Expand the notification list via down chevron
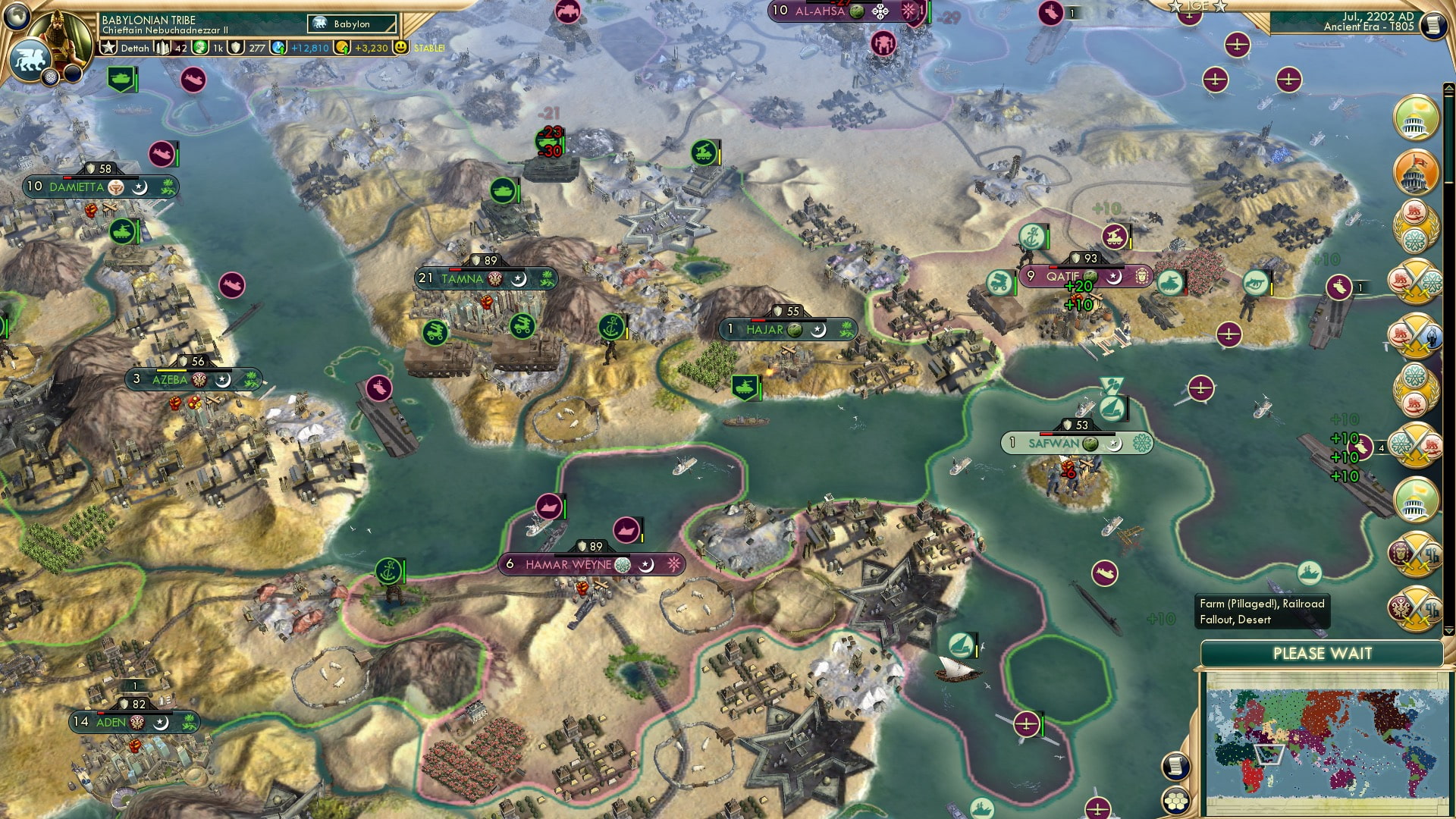 point(1449,630)
